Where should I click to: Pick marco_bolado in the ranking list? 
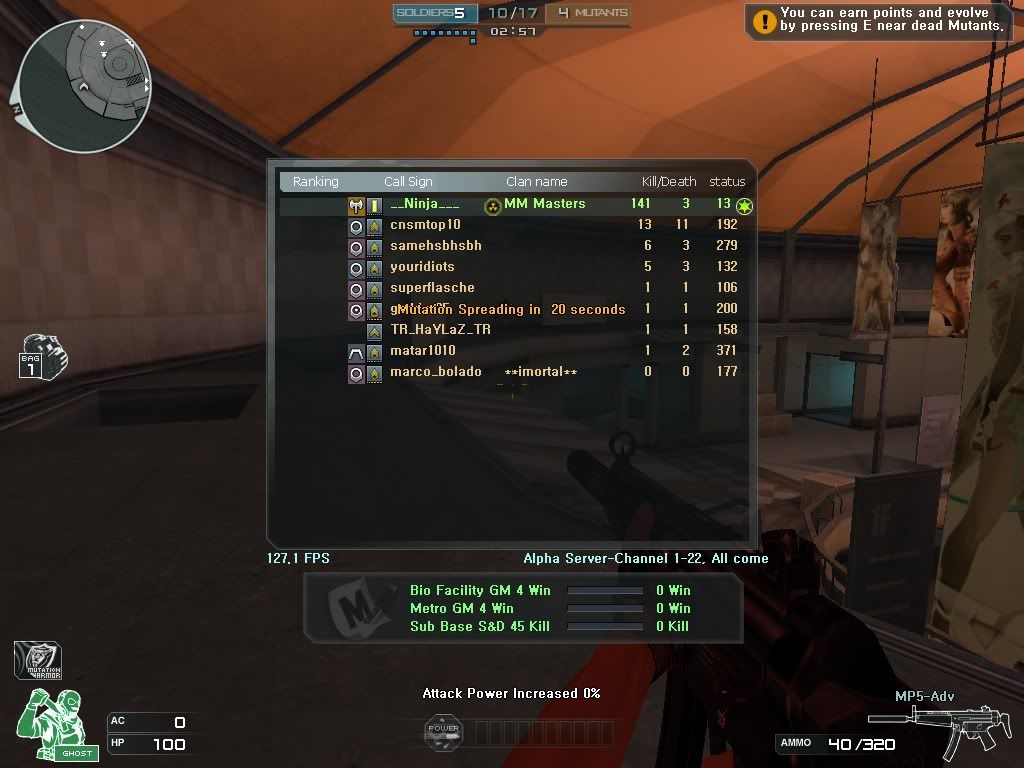tap(435, 372)
